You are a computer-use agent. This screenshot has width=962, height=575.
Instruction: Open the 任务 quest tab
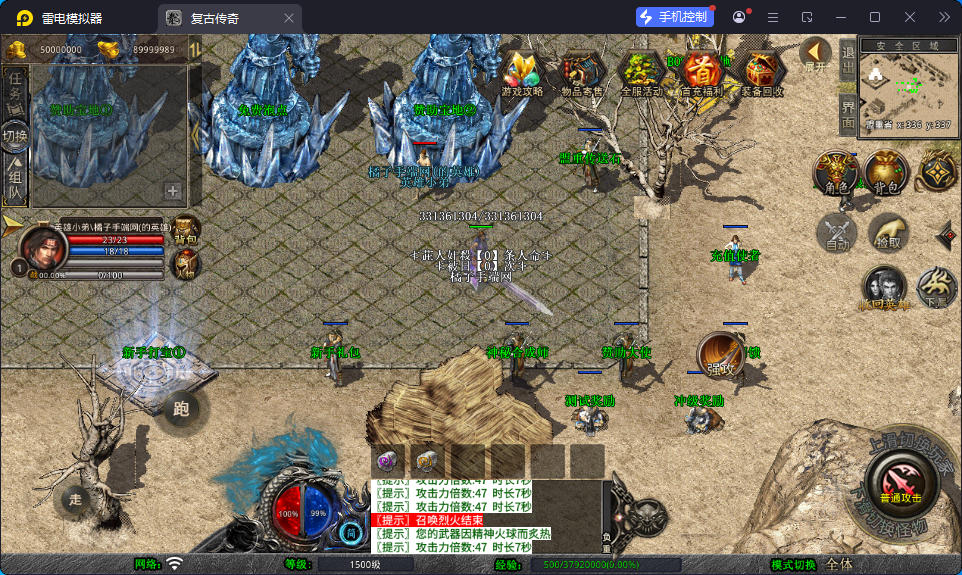tap(15, 89)
